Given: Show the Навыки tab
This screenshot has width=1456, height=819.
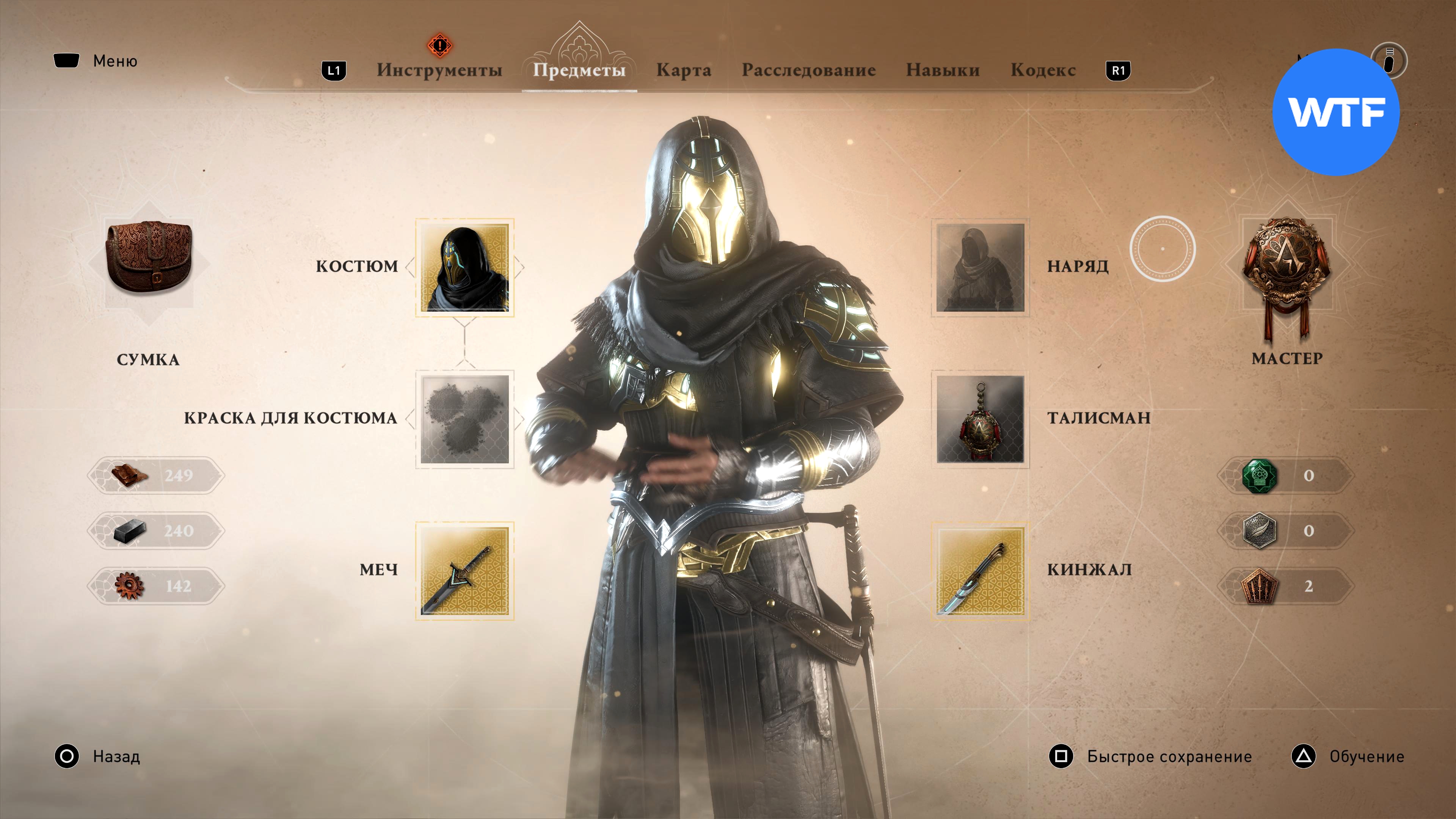Looking at the screenshot, I should [942, 70].
